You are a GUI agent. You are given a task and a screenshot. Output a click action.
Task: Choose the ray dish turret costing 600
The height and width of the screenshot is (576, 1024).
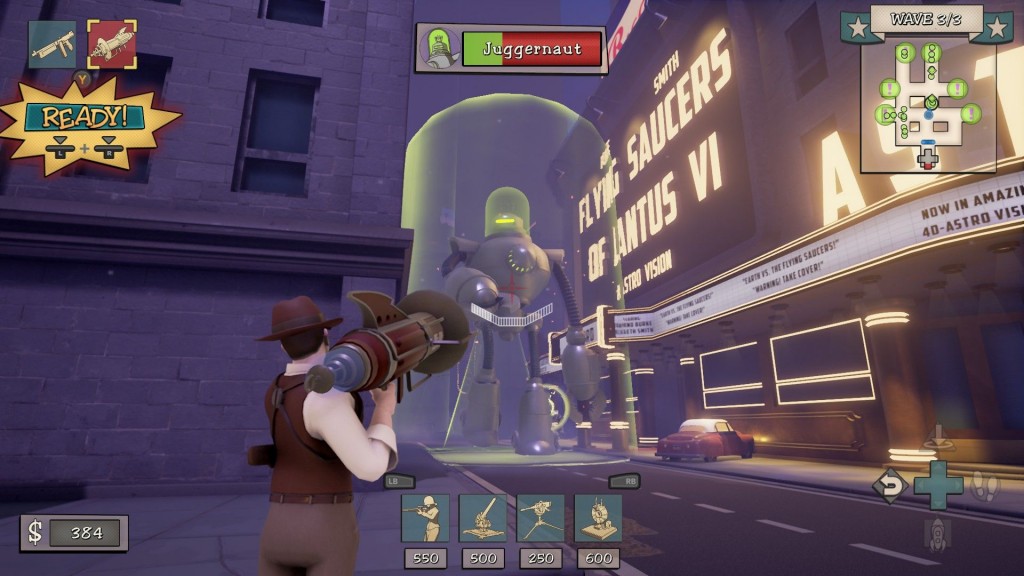(598, 518)
